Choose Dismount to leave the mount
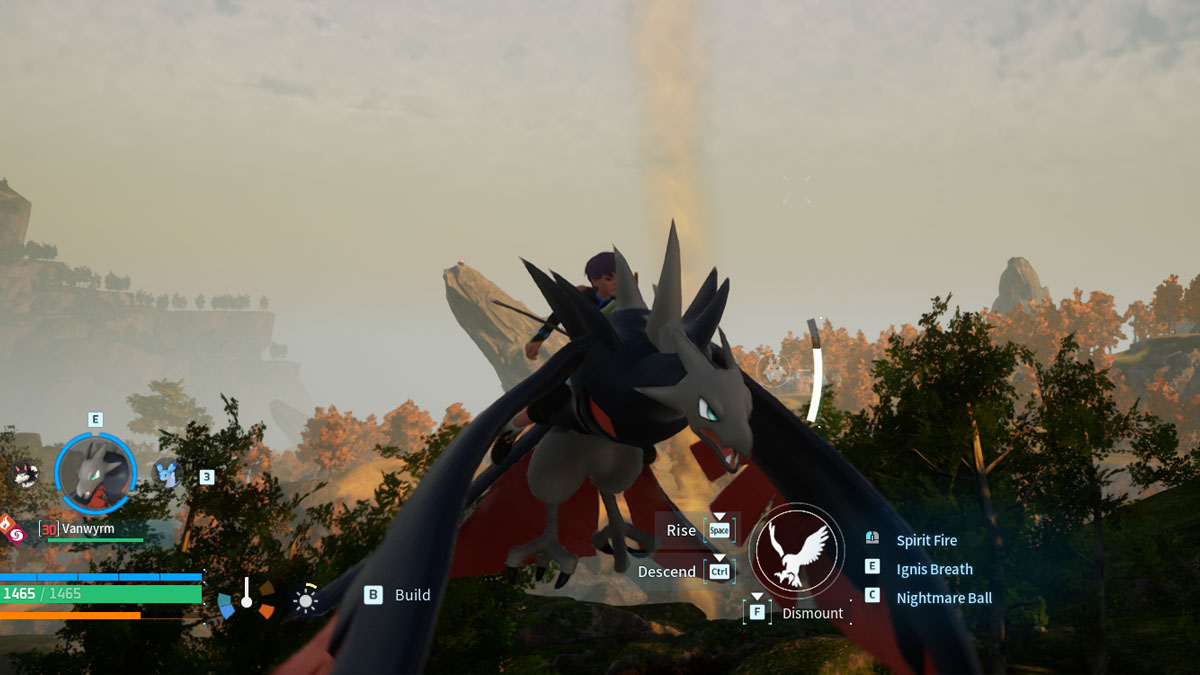 pos(811,613)
